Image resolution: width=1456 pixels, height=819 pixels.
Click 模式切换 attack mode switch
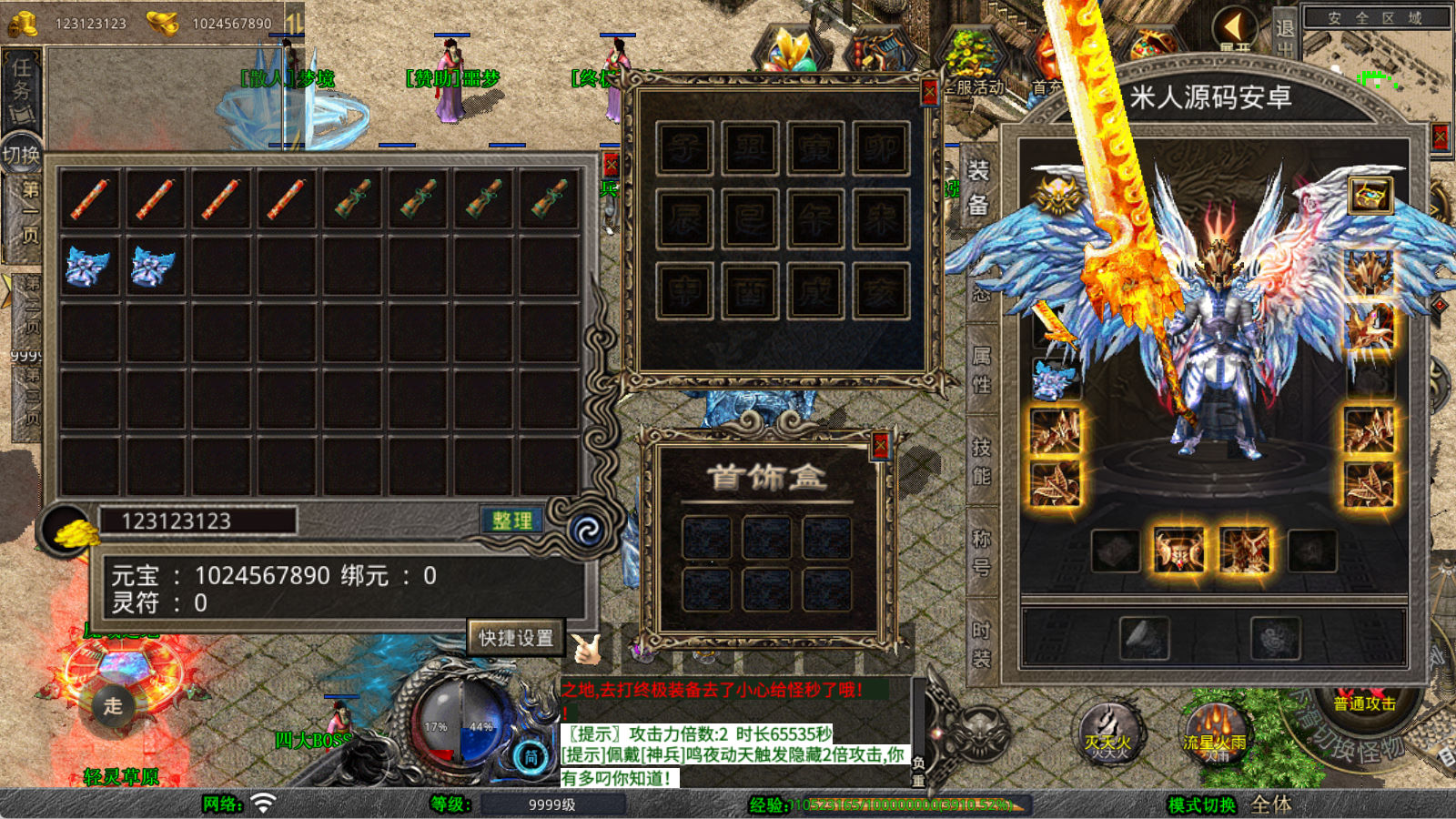click(x=1201, y=804)
